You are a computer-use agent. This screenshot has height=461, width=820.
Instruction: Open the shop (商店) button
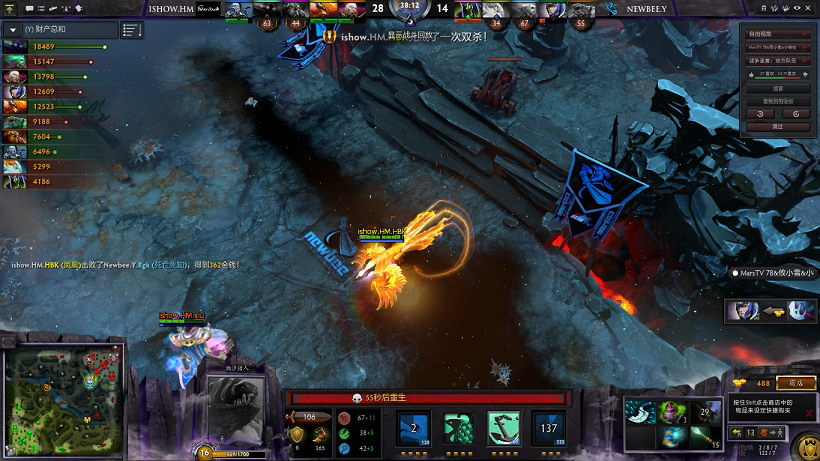[x=796, y=382]
